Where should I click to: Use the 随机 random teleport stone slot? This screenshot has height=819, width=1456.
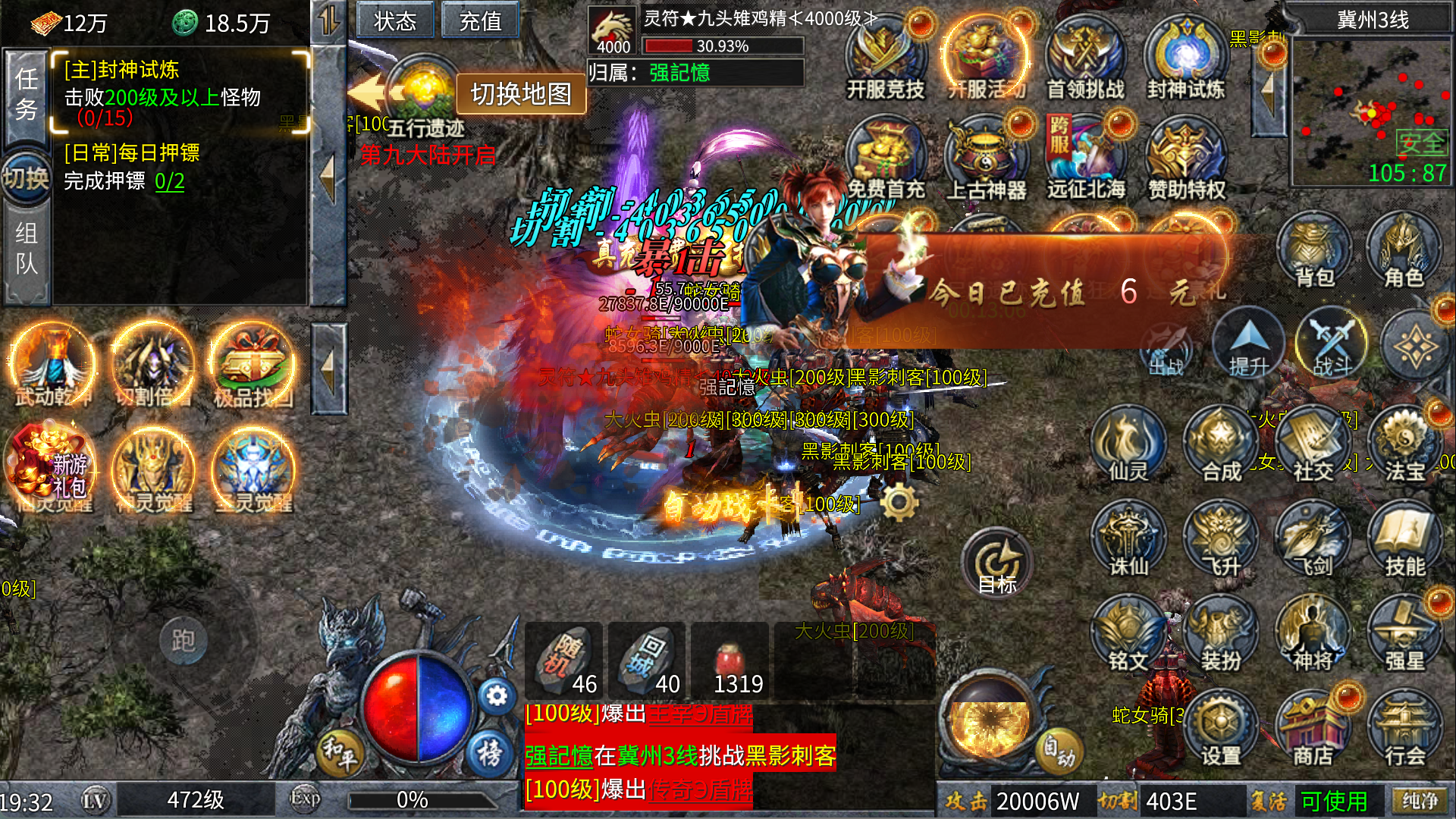[x=564, y=660]
